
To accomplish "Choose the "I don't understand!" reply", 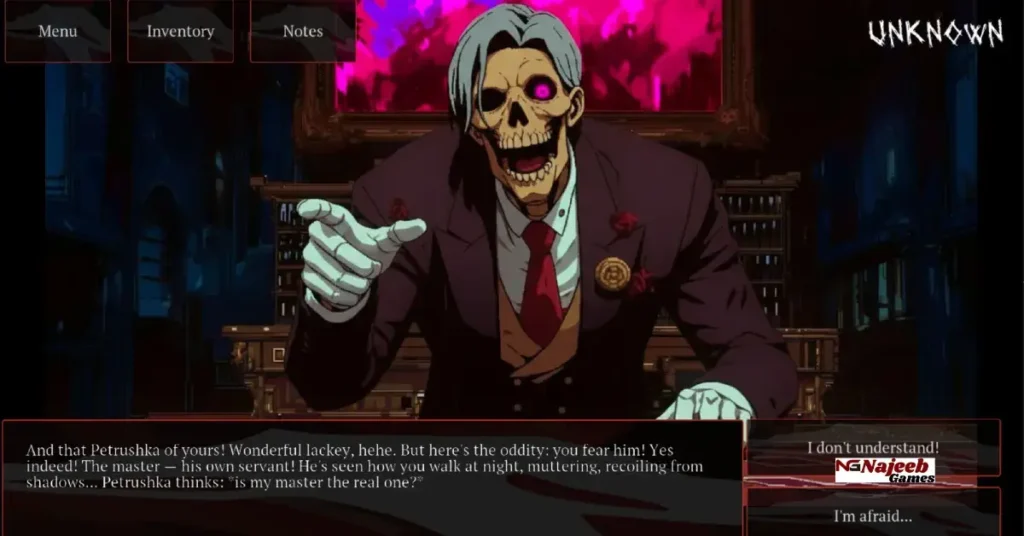I will coord(873,447).
